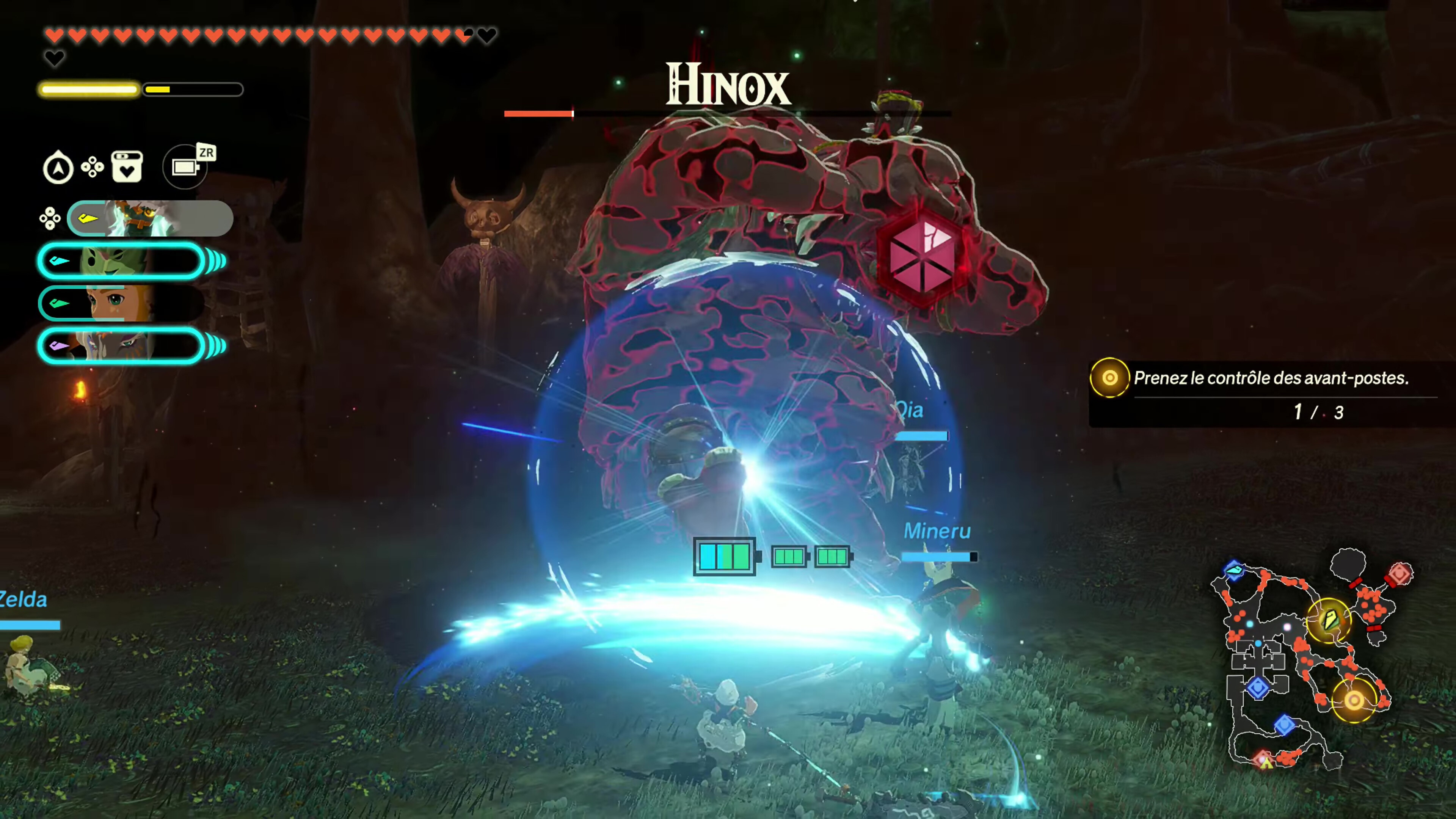Open the heart item pouch icon

coord(127,167)
